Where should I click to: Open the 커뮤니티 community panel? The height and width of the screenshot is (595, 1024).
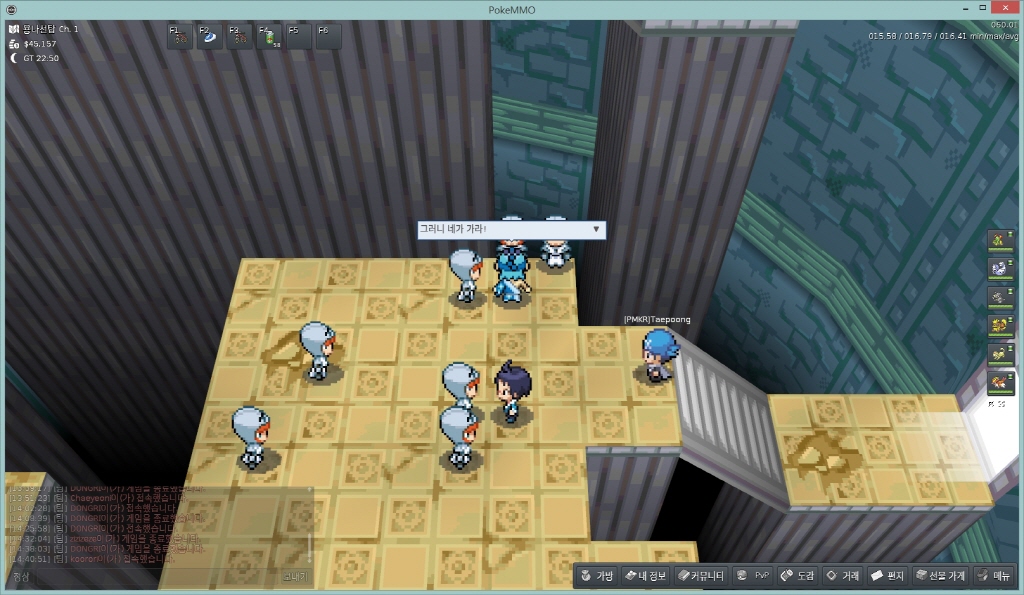click(700, 576)
